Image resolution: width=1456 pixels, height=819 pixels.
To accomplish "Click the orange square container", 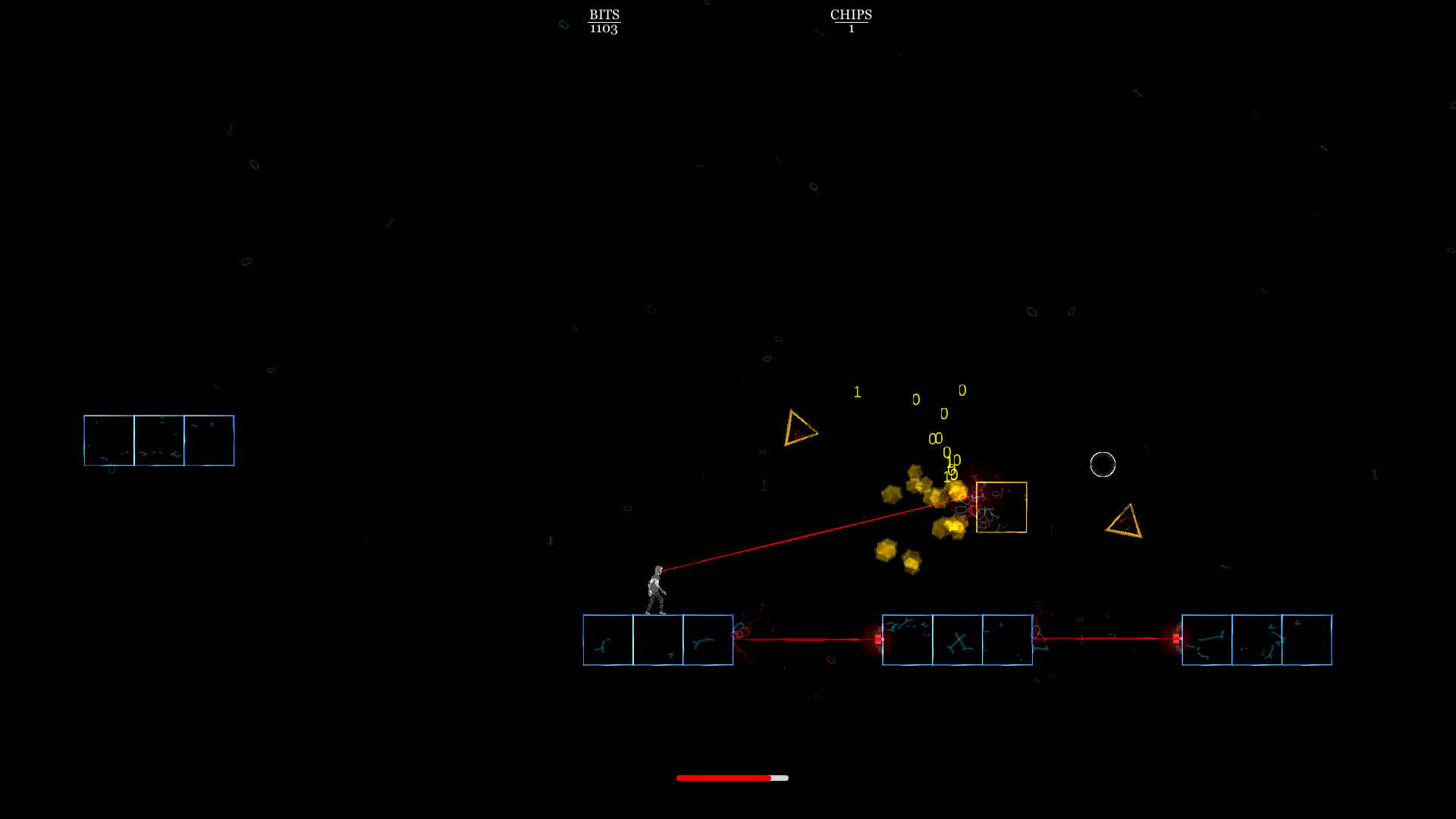I will pos(1001,506).
